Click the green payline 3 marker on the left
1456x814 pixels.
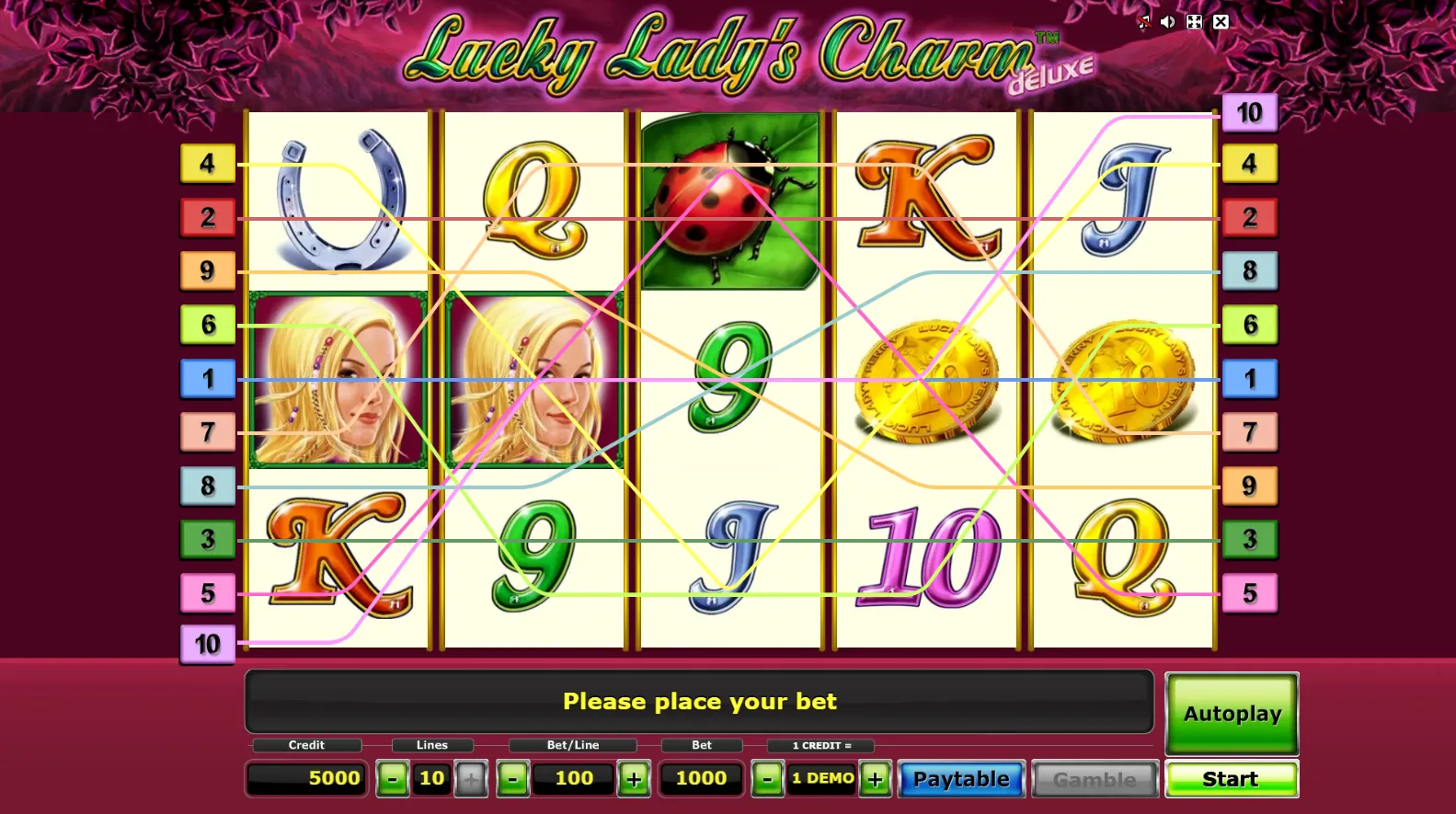(x=208, y=540)
